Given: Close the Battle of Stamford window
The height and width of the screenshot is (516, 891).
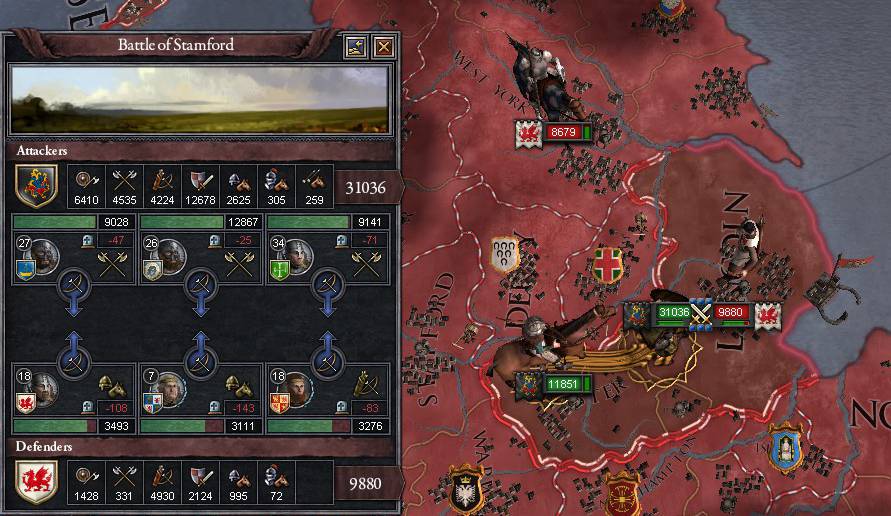Looking at the screenshot, I should click(383, 47).
